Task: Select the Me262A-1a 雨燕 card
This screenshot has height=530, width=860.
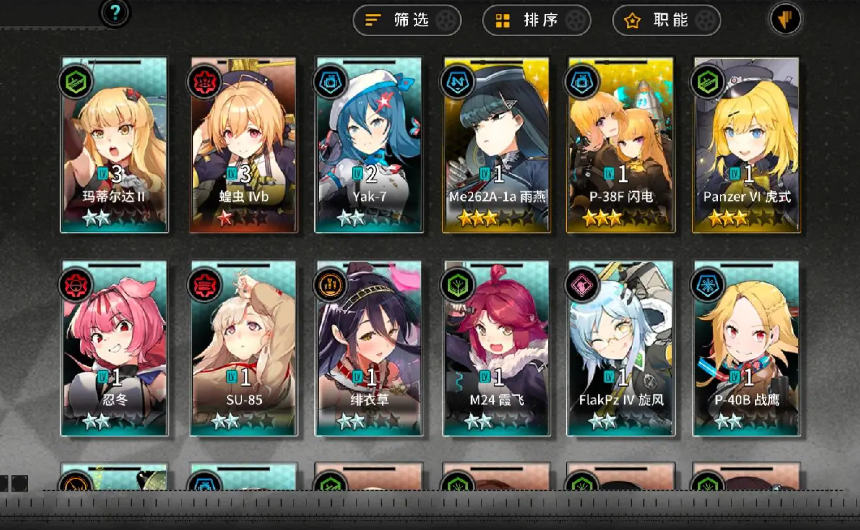Action: click(x=496, y=145)
